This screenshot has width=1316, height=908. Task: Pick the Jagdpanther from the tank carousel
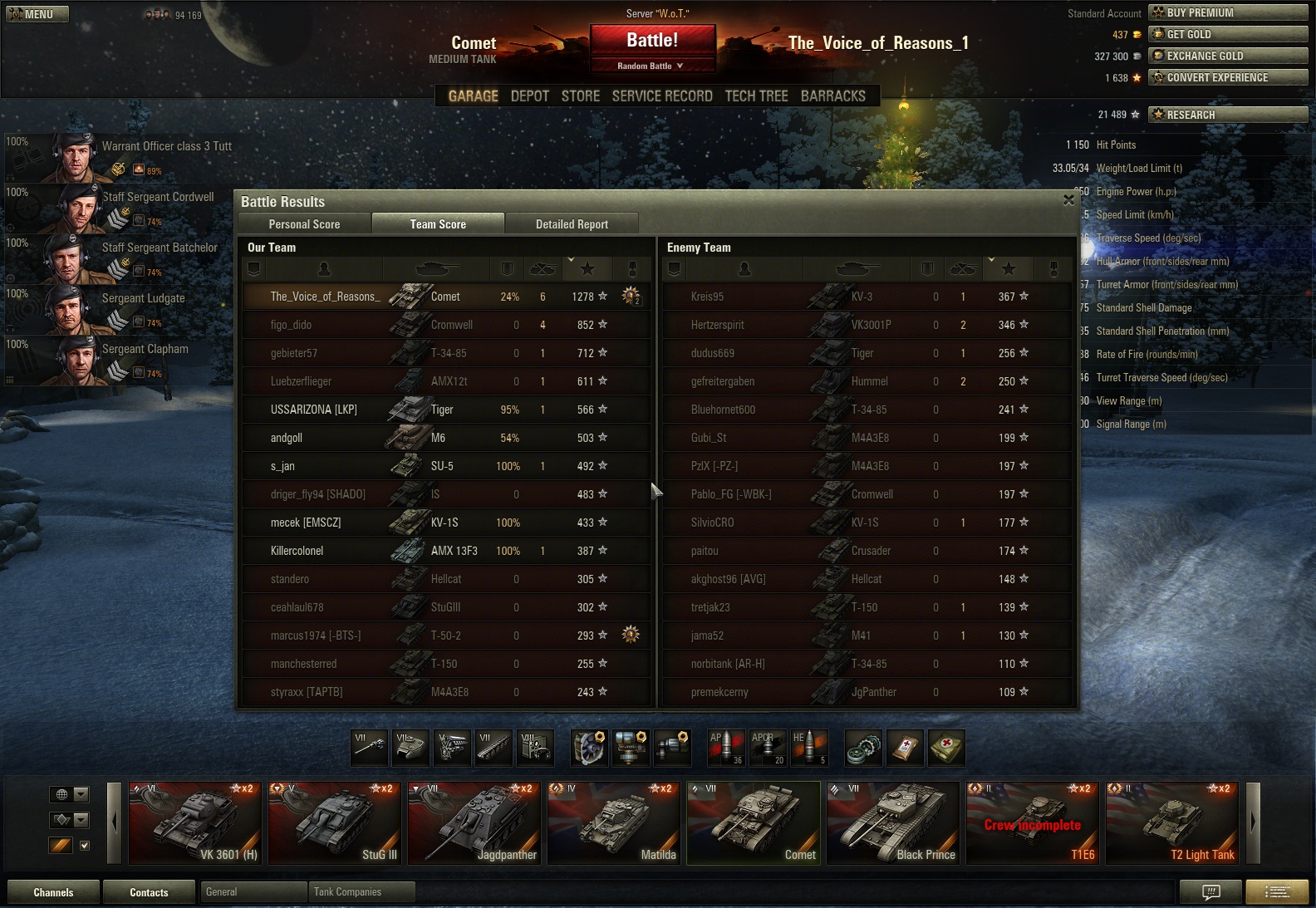[474, 823]
